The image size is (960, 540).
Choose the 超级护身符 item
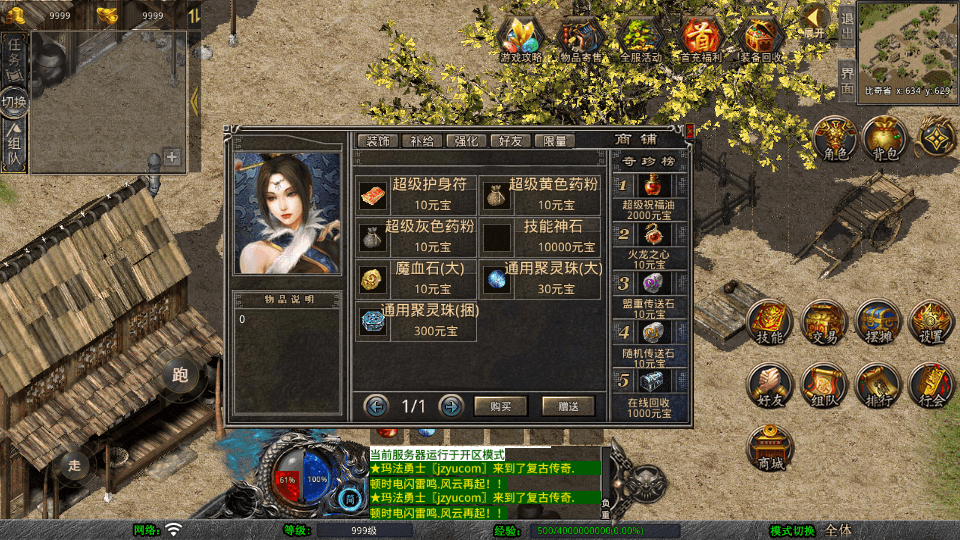[416, 195]
